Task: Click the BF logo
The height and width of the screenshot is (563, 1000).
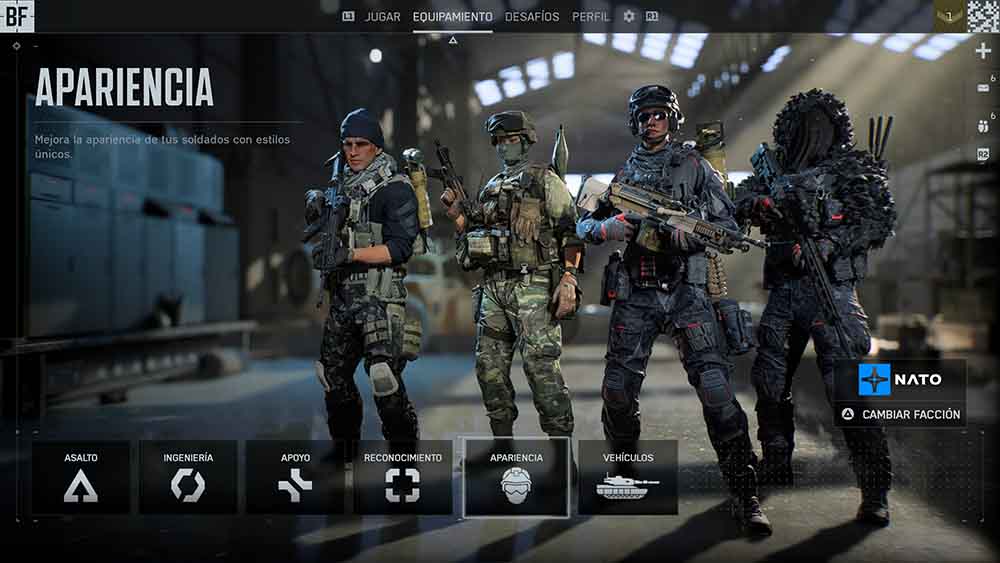Action: coord(17,15)
